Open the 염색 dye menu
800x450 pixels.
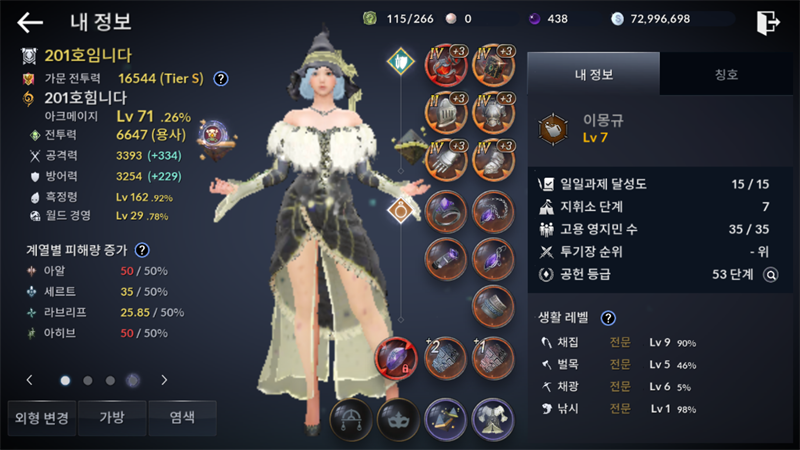click(181, 417)
